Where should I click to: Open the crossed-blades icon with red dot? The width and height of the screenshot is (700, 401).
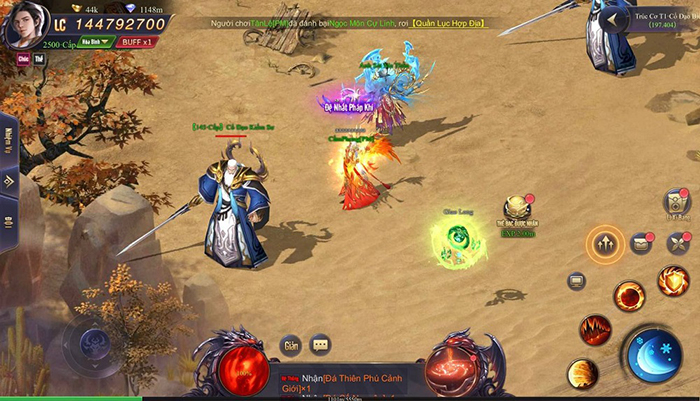(x=678, y=243)
